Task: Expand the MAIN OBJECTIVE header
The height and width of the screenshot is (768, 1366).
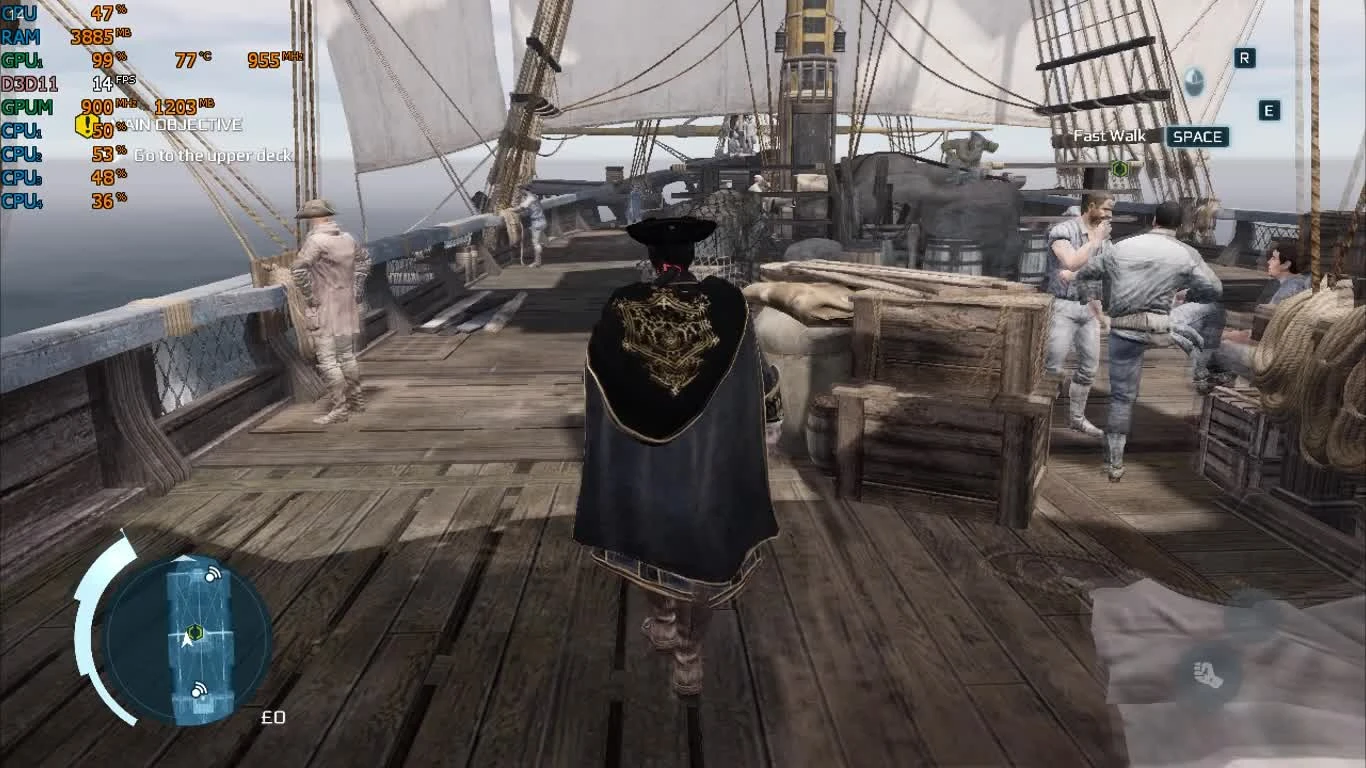Action: click(175, 125)
